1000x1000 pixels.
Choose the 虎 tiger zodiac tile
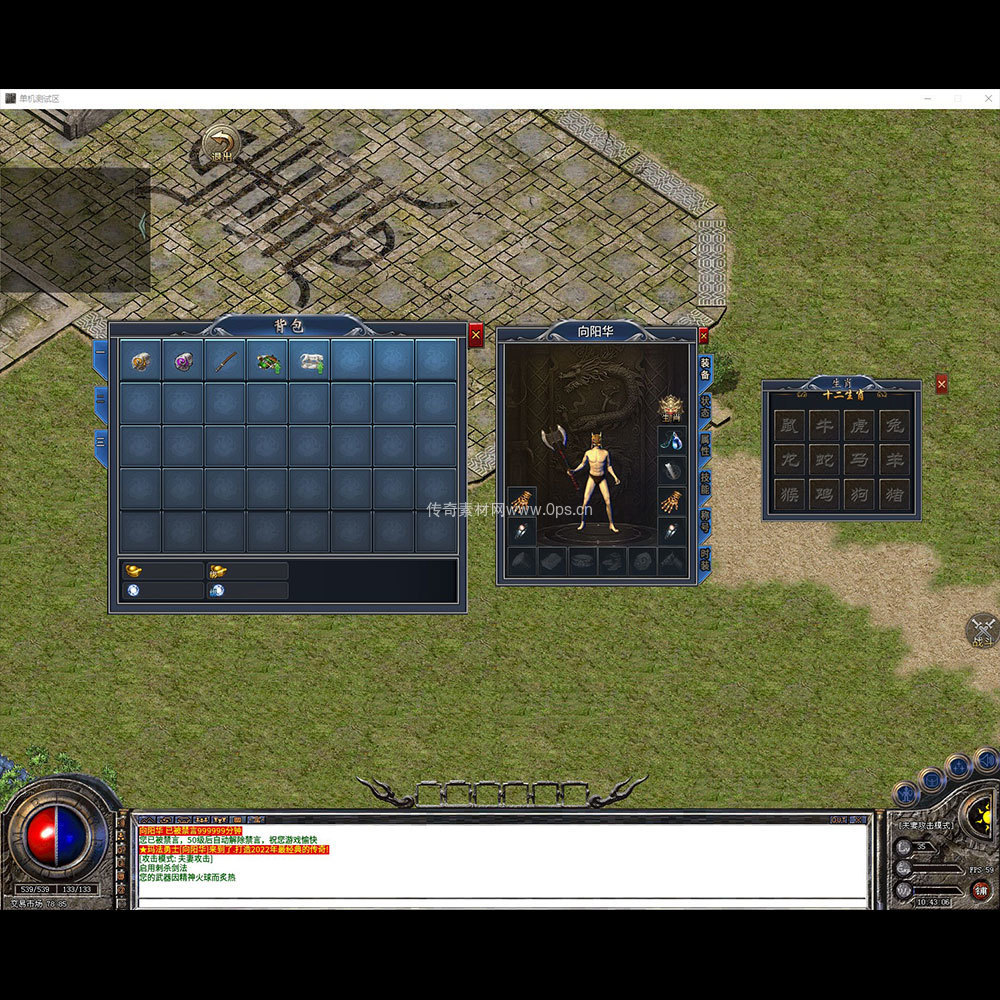click(859, 425)
